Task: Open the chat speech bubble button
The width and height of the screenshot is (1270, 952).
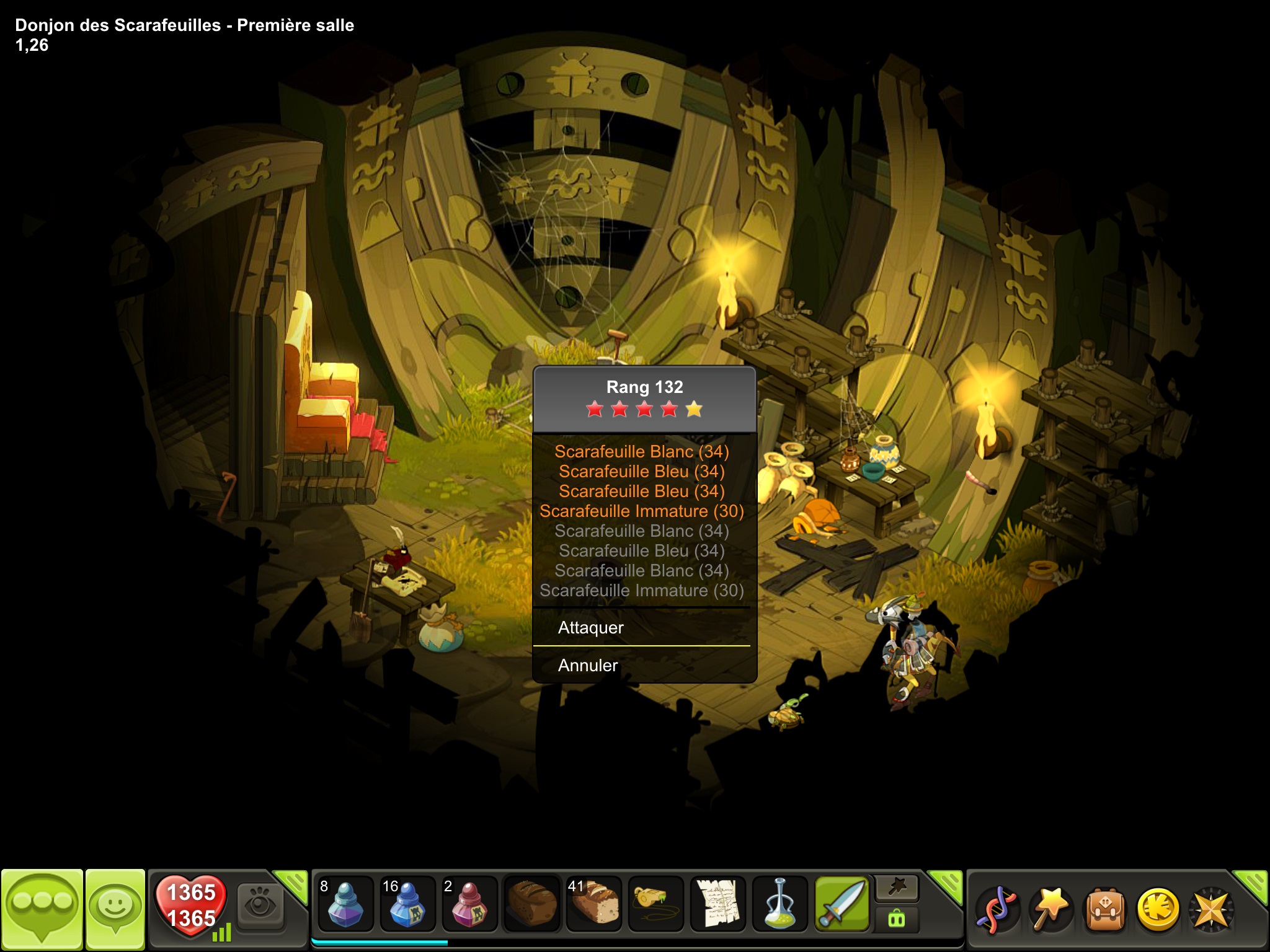Action: pos(42,907)
